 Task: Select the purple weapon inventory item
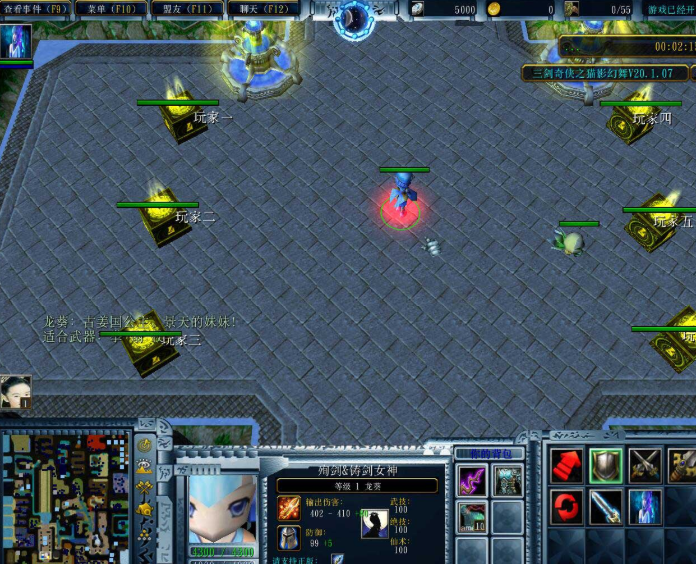click(472, 480)
